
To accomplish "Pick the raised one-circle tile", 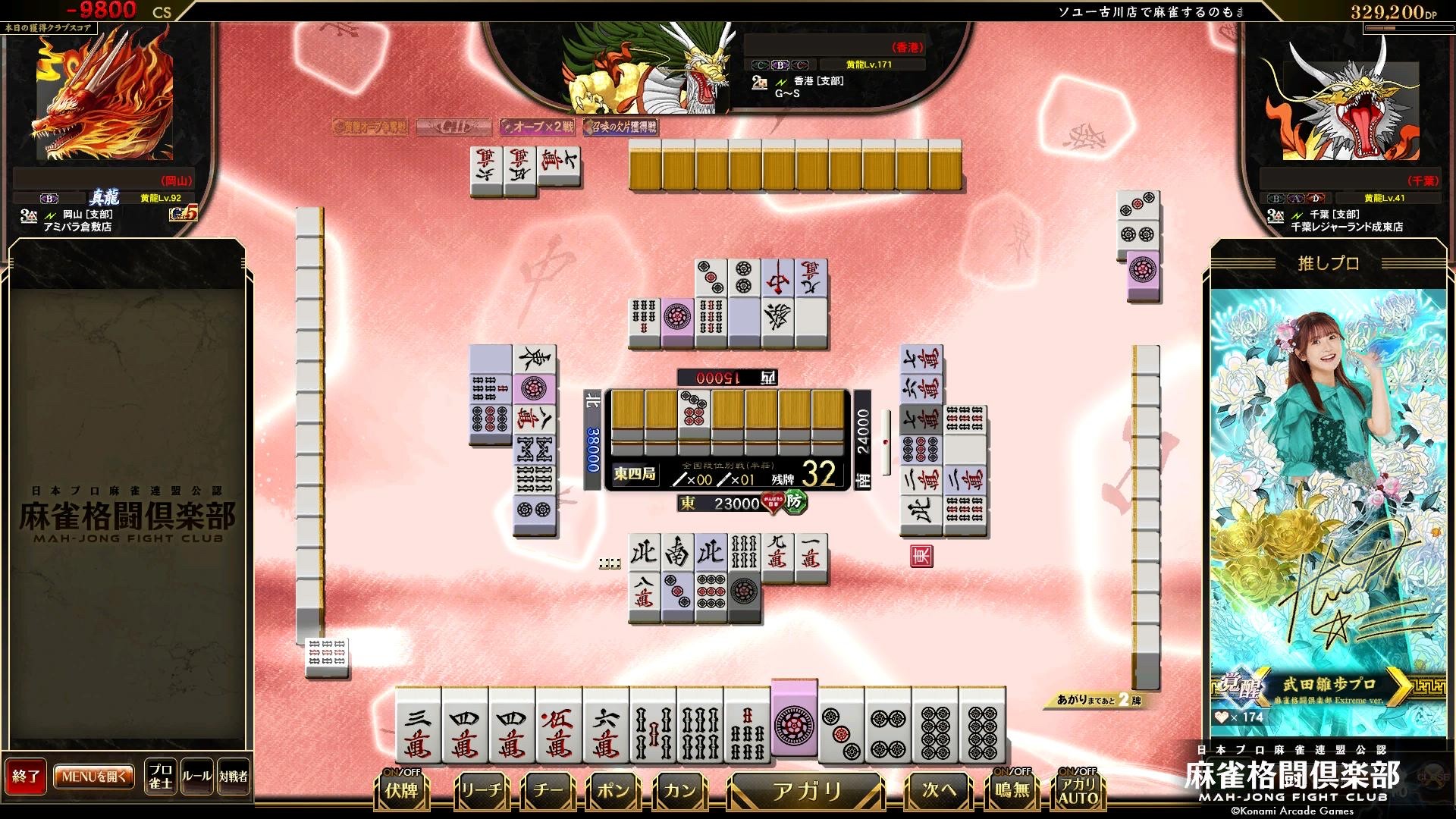I will (794, 719).
